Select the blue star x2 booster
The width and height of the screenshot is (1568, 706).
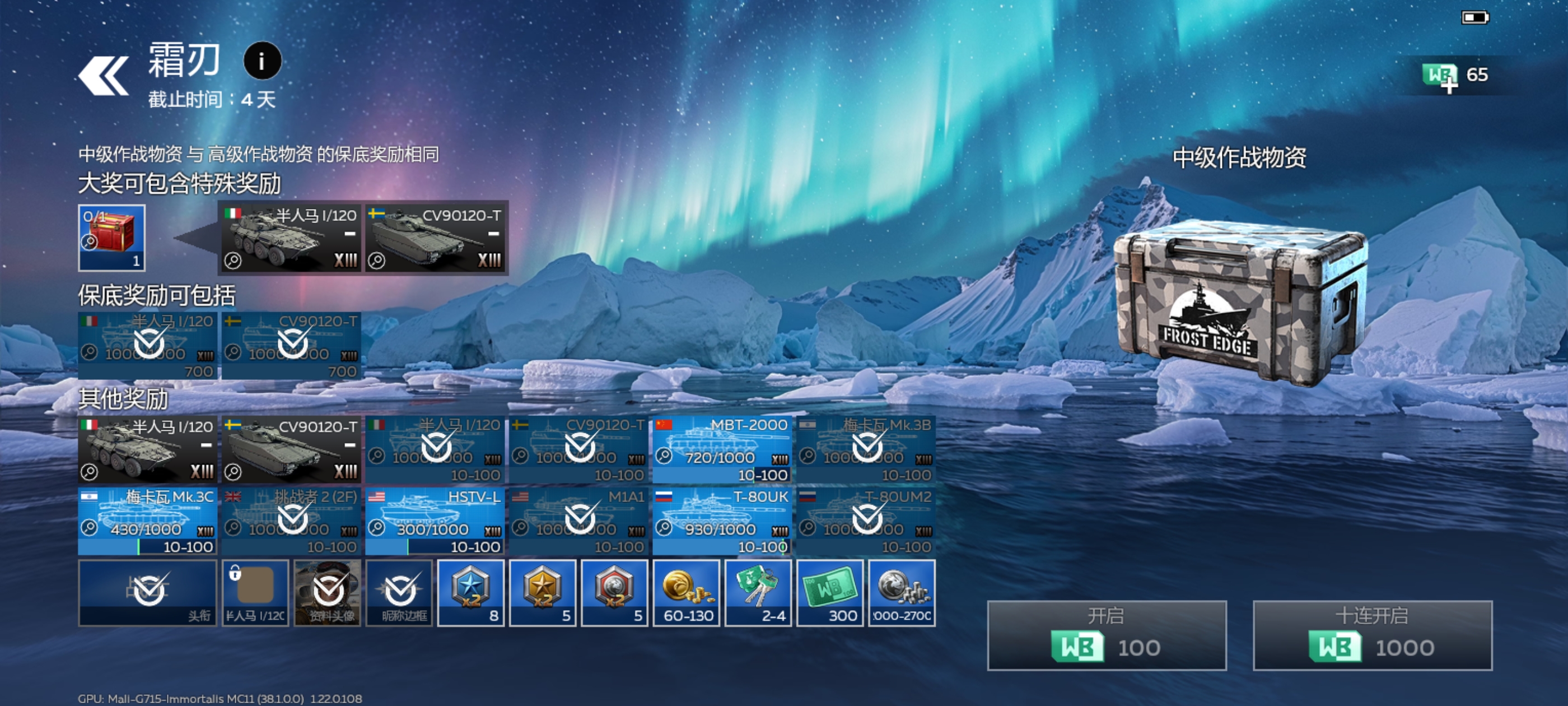[x=470, y=593]
